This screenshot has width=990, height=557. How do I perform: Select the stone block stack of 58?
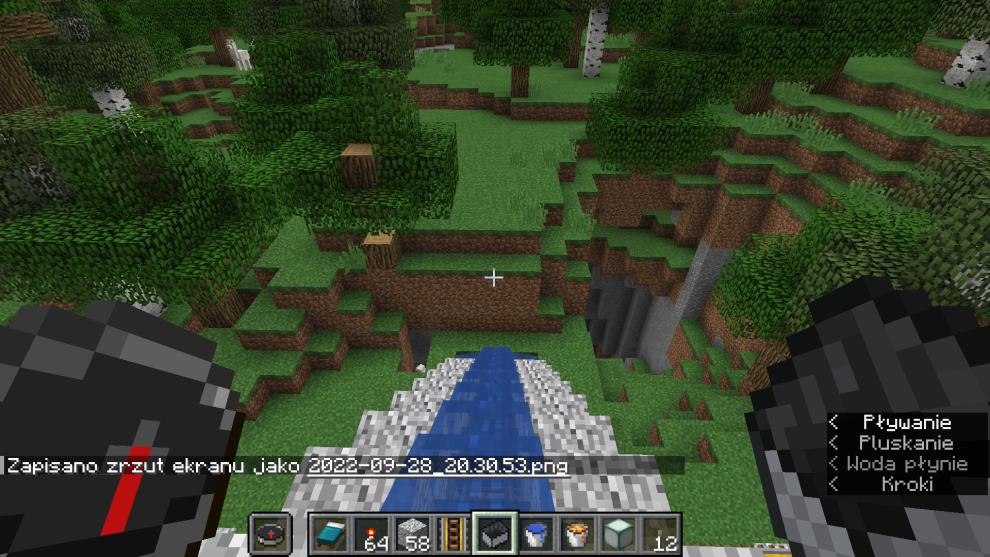(410, 532)
